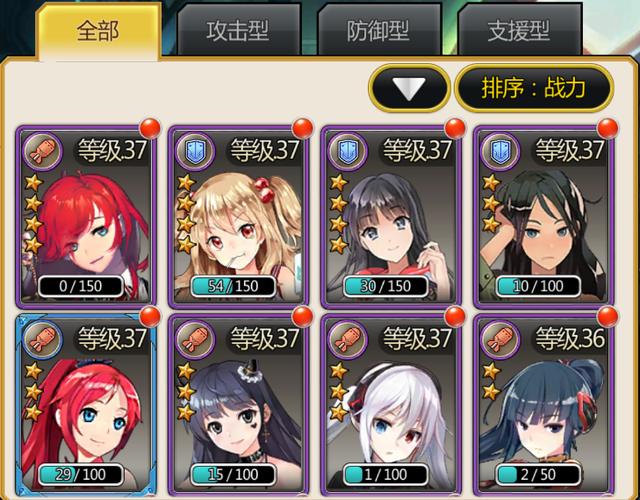Viewport: 640px width, 500px height.
Task: Open the 攻击型 tab
Action: pyautogui.click(x=238, y=31)
